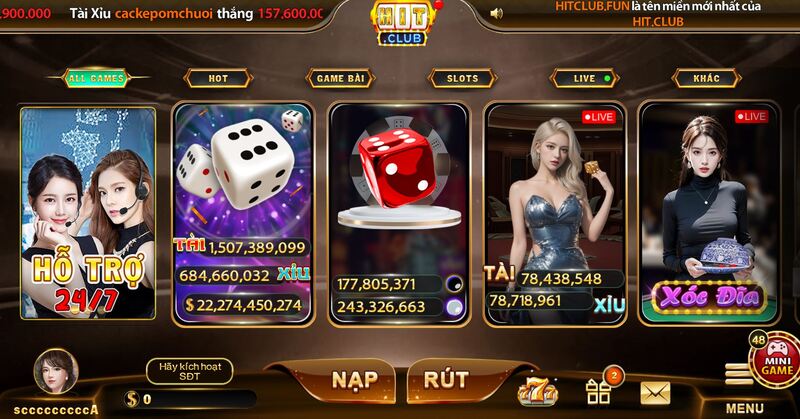This screenshot has height=419, width=800.
Task: Open the mail envelope inbox
Action: click(655, 392)
